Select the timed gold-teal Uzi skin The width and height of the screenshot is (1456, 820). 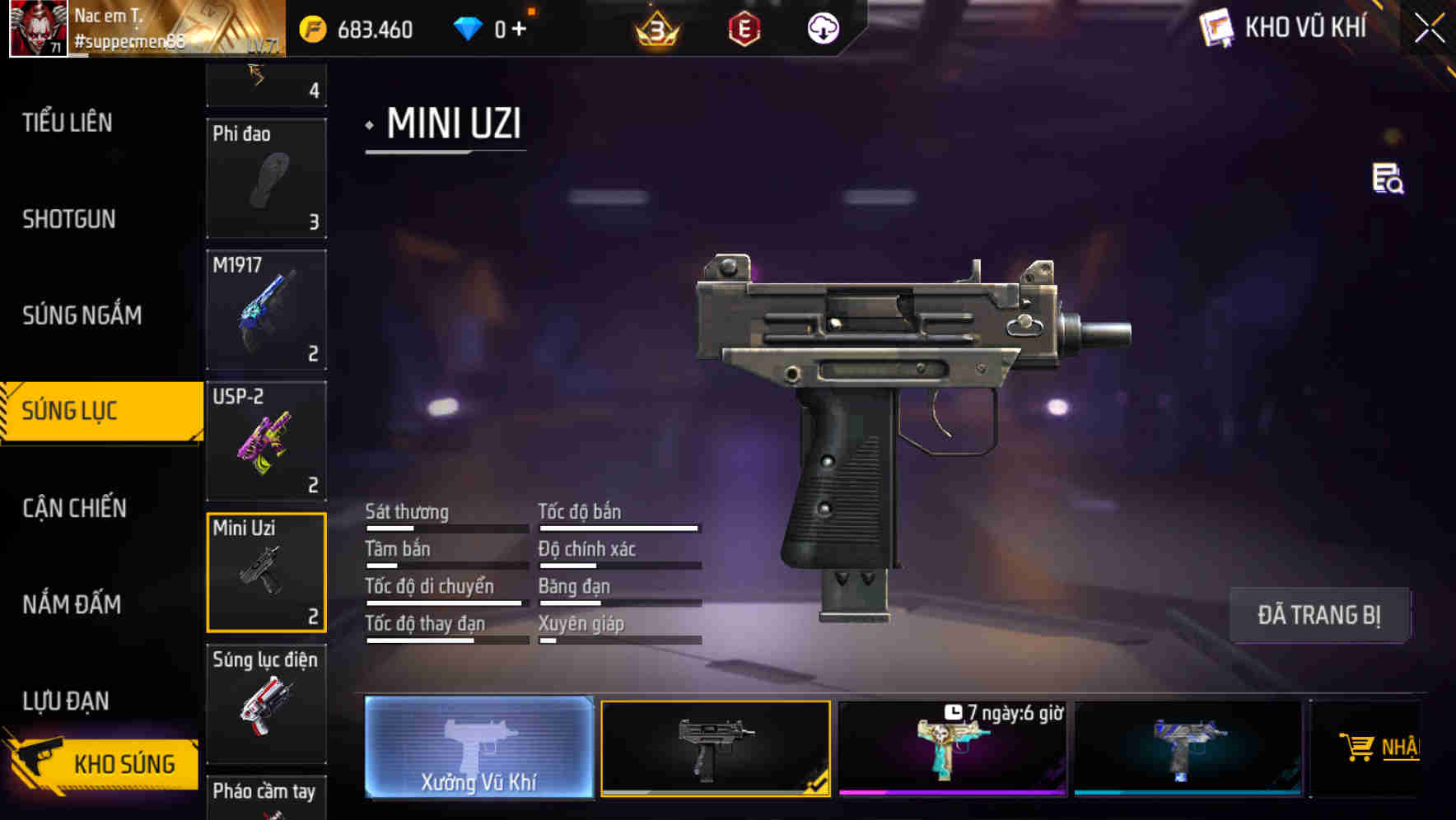pyautogui.click(x=952, y=749)
